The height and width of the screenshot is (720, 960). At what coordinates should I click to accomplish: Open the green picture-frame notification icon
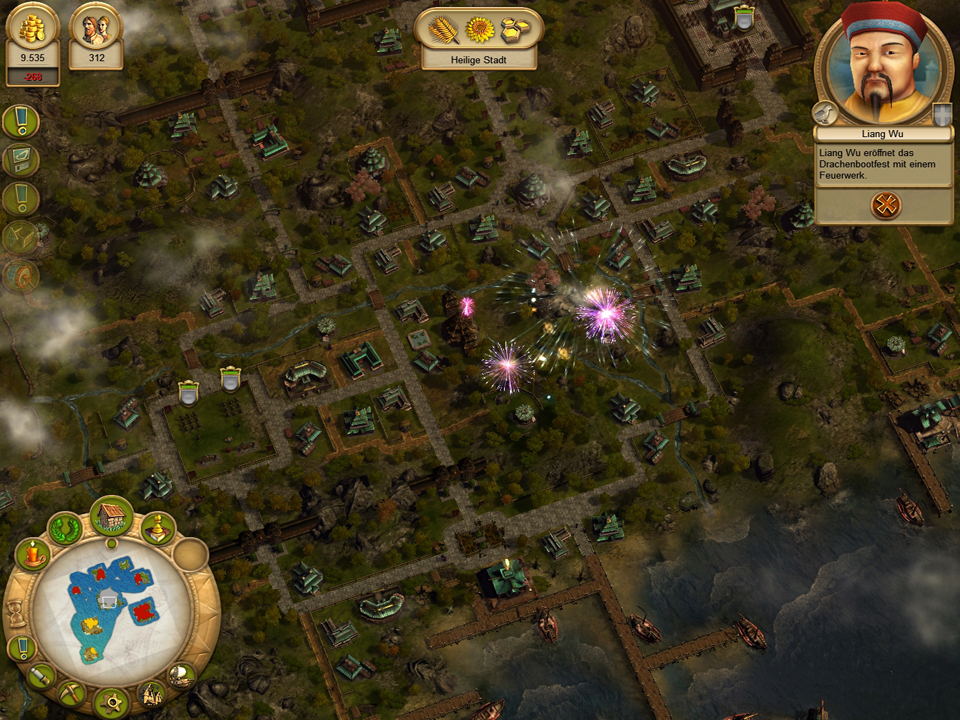pyautogui.click(x=20, y=160)
